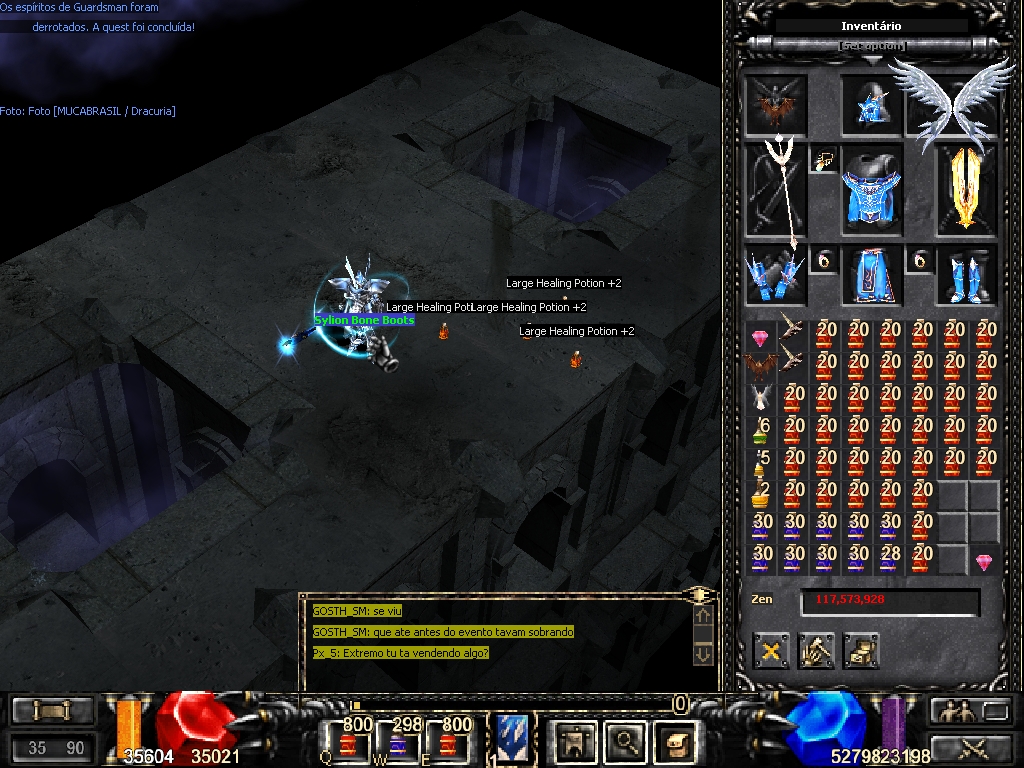The height and width of the screenshot is (768, 1024).
Task: Select the equipped pendant slot beside the bow
Action: pyautogui.click(x=825, y=161)
